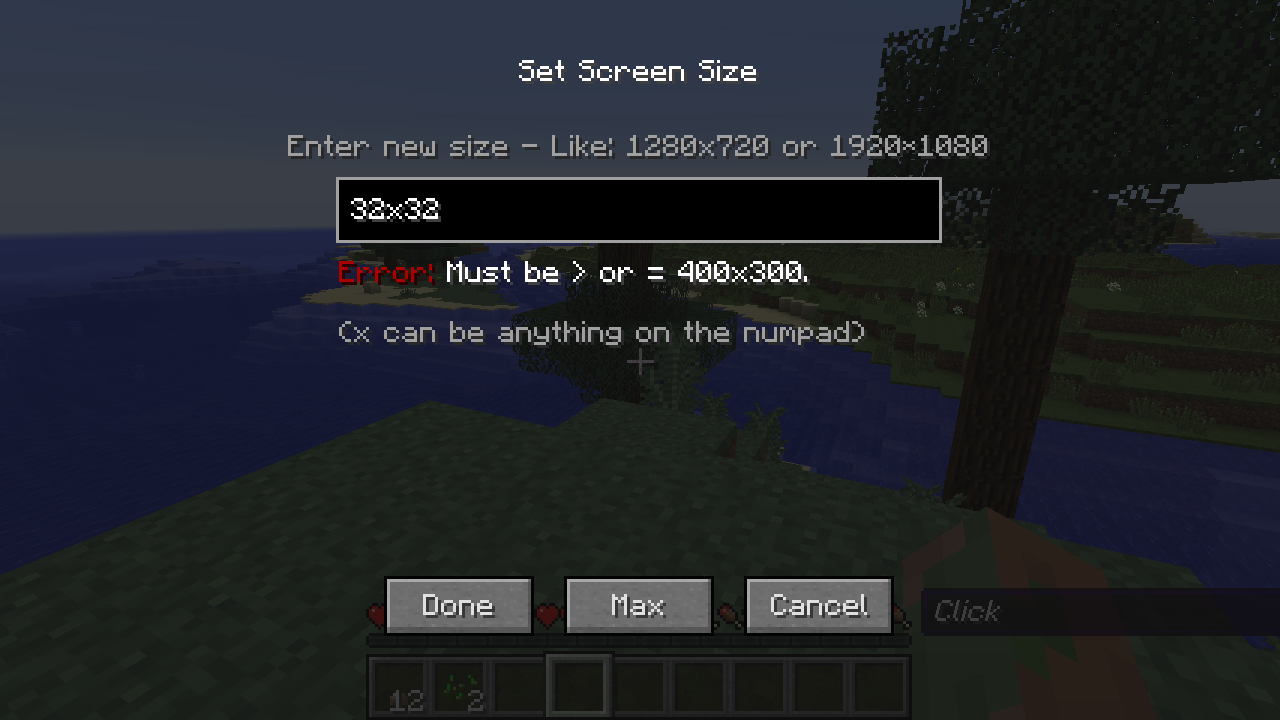Click the drumstick icon between Max and Cancel
Screen dimensions: 1280x720
(727, 616)
